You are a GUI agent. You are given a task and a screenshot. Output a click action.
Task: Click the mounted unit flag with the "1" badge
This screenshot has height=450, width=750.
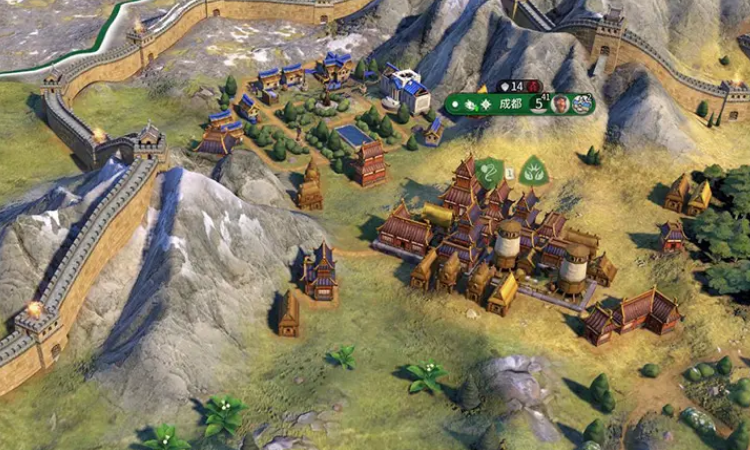[x=489, y=171]
